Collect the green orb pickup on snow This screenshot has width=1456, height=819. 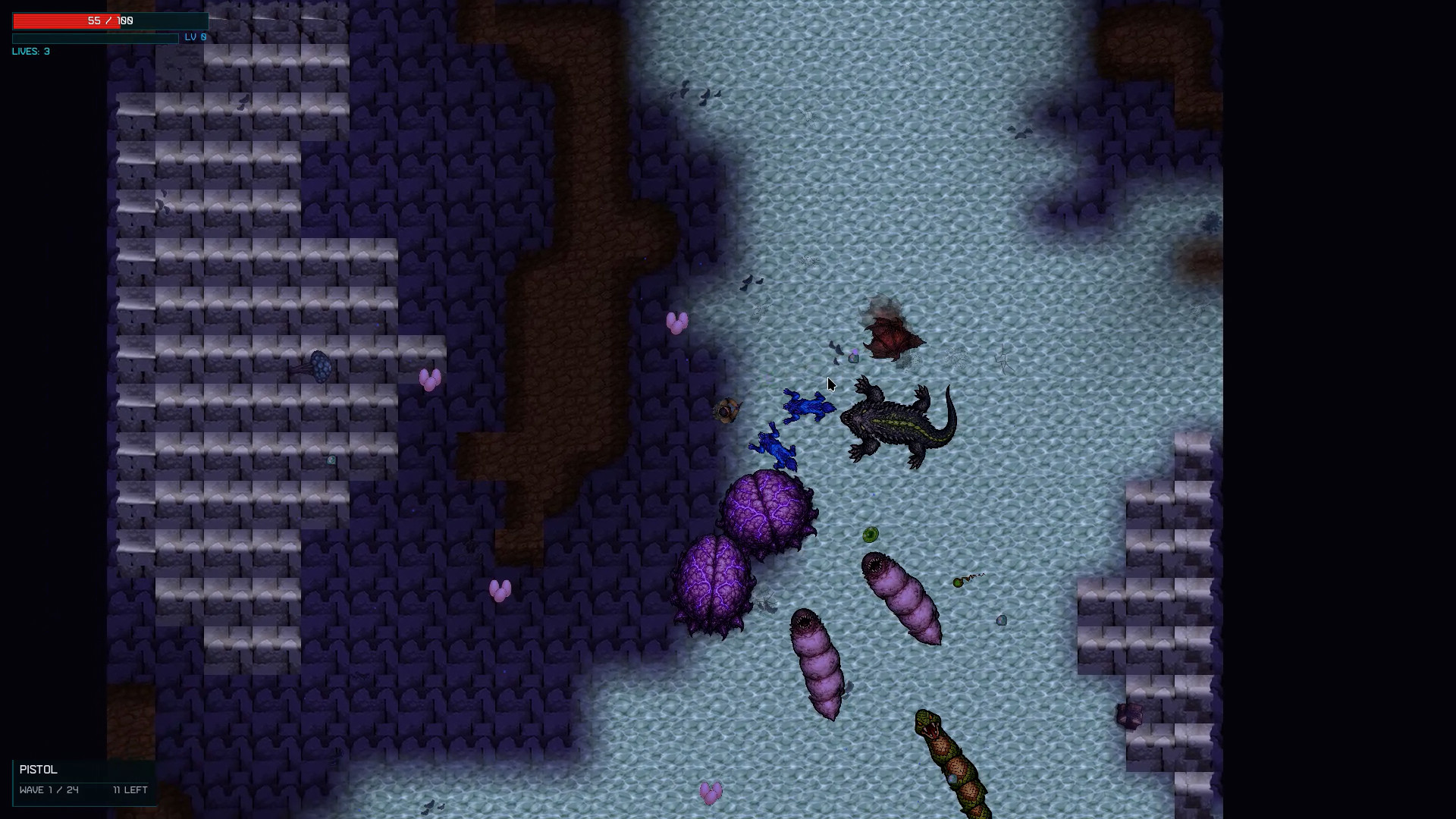pos(871,533)
